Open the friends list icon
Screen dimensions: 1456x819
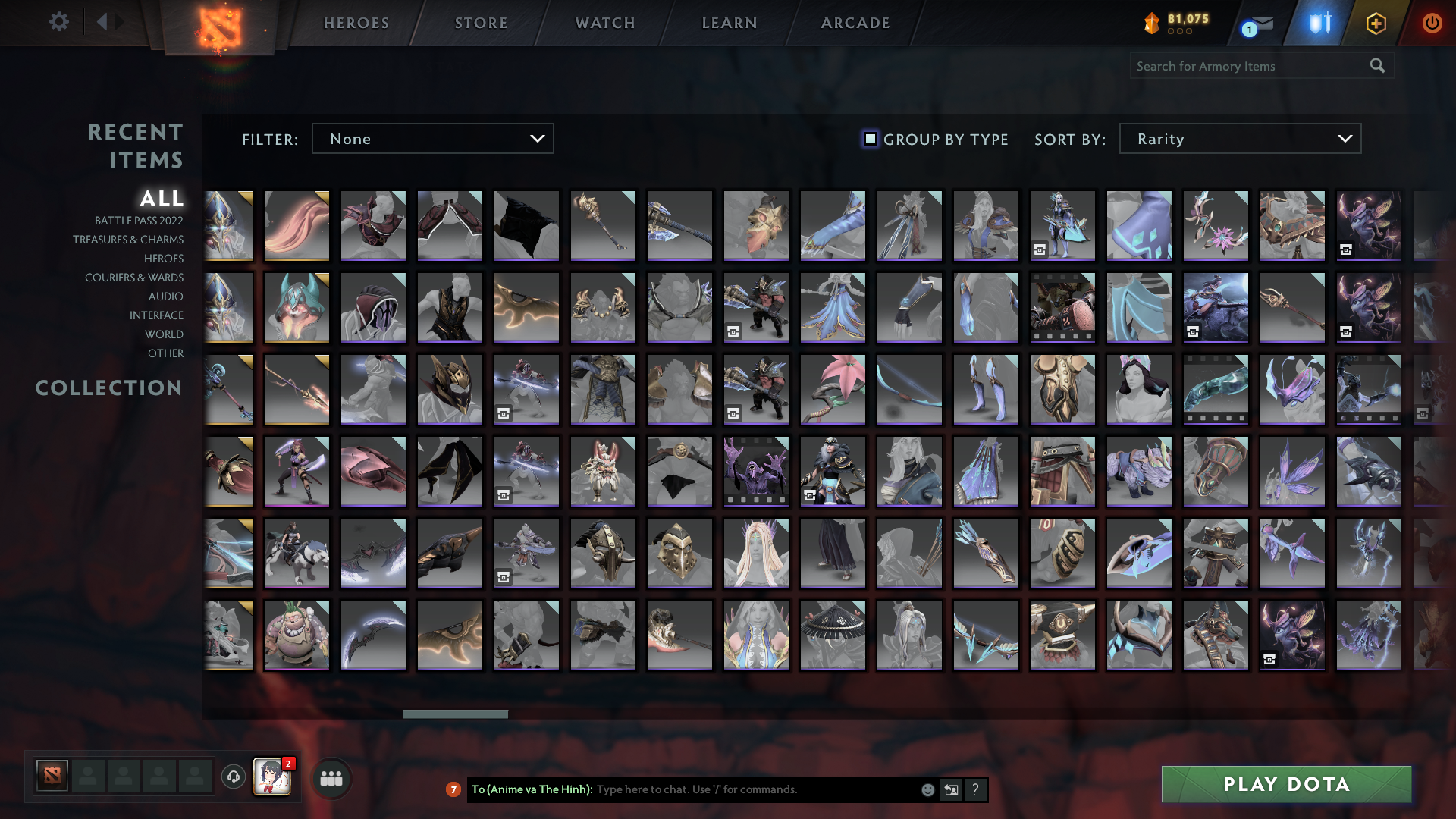331,777
